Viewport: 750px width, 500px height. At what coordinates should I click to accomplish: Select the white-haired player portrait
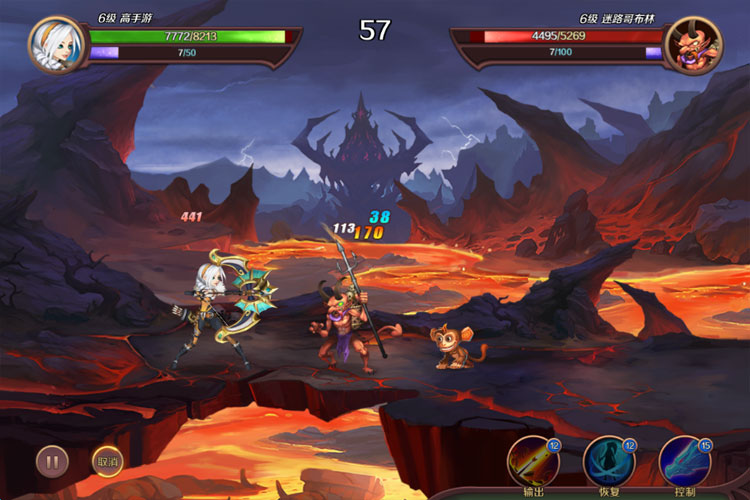[x=57, y=44]
